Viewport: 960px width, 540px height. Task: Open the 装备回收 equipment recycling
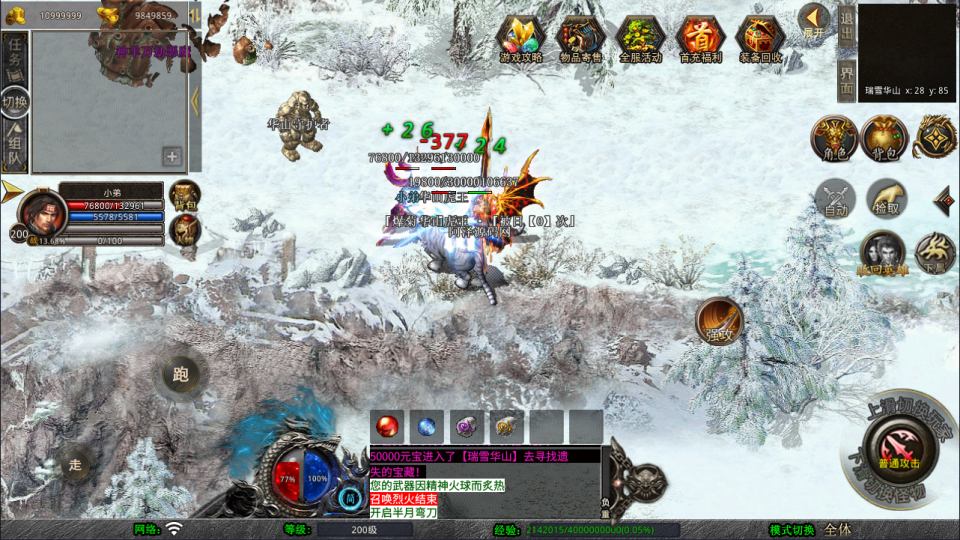[759, 37]
